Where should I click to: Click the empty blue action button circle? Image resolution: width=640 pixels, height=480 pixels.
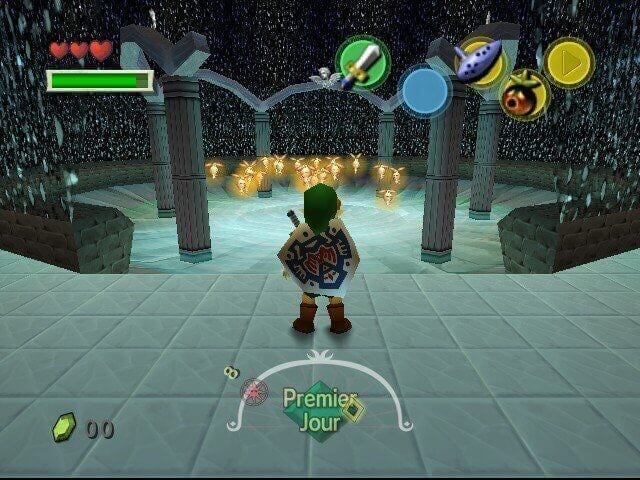point(425,90)
